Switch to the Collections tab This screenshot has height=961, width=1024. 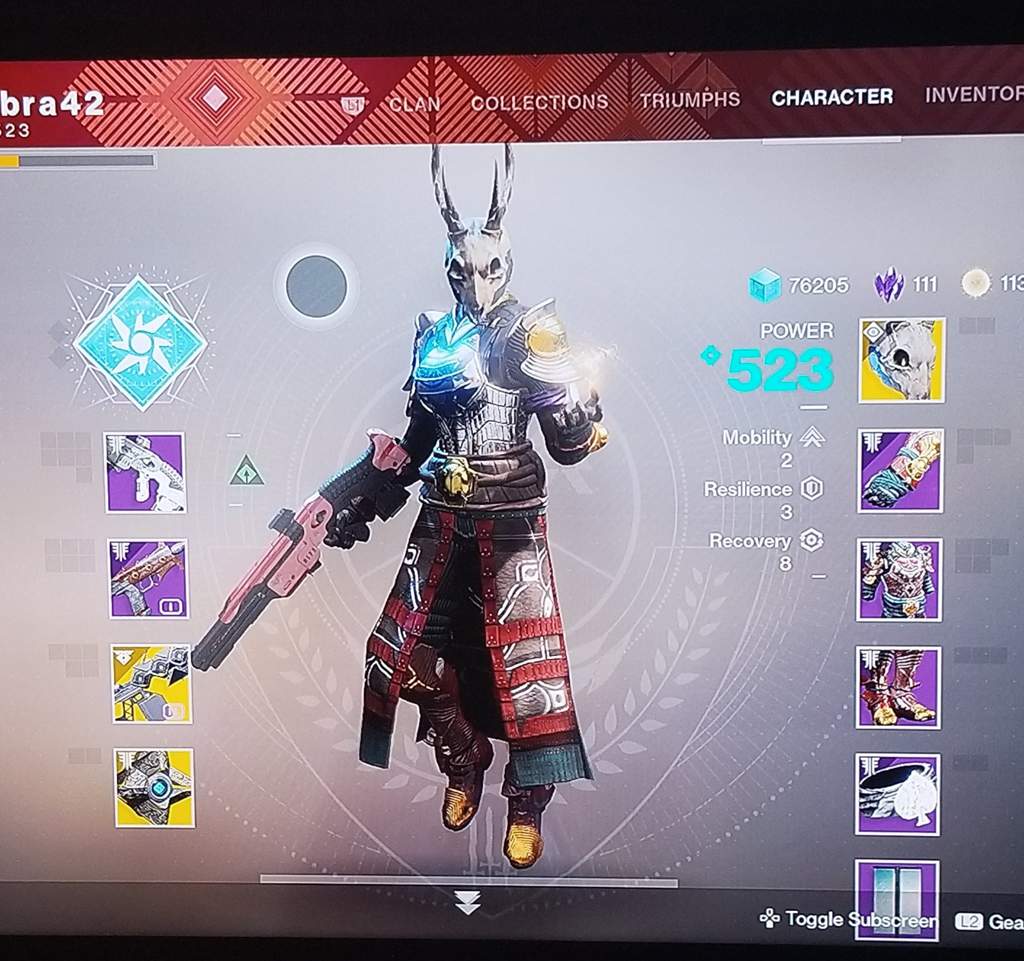click(x=539, y=102)
